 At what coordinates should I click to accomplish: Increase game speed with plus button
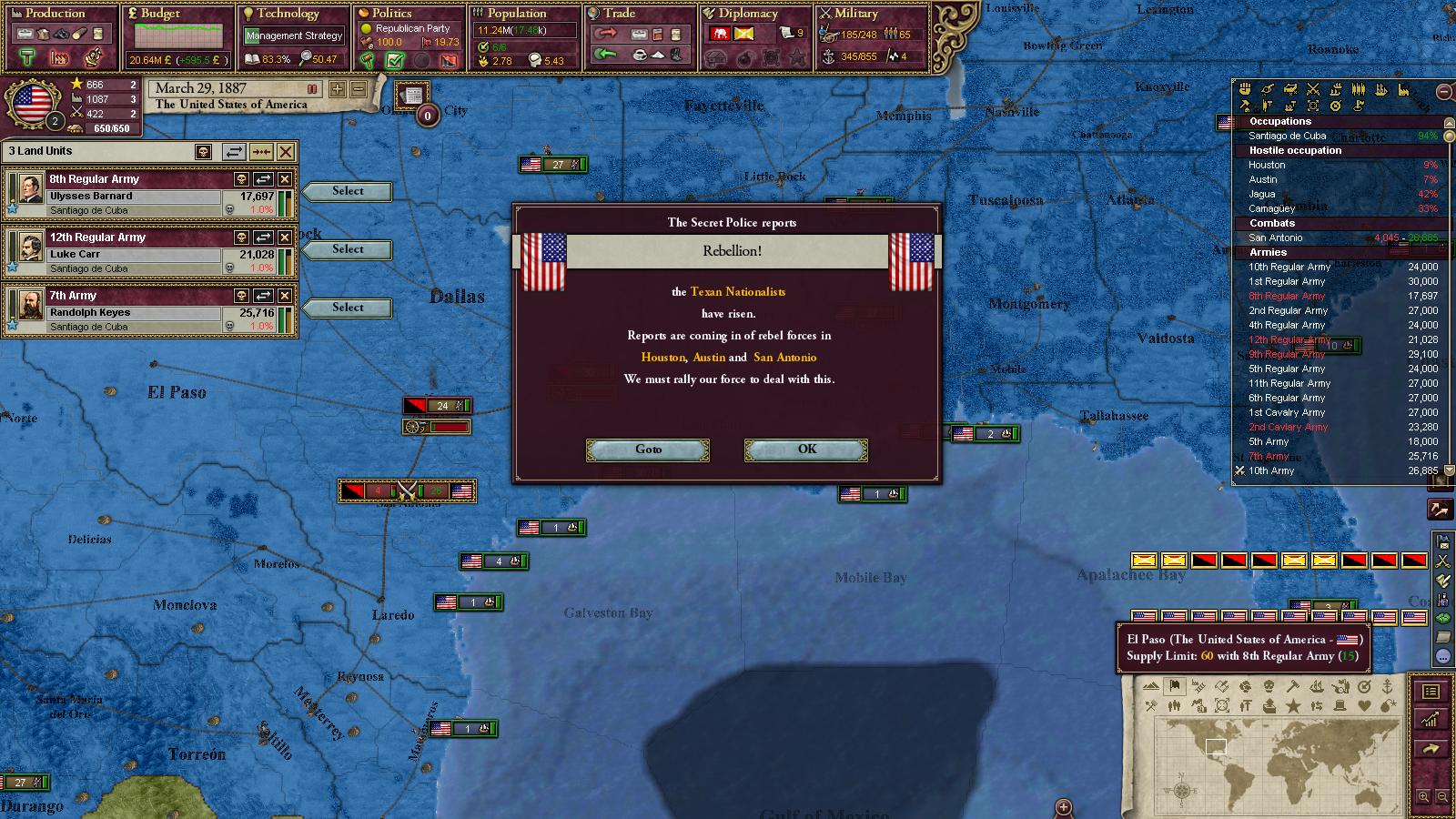tap(338, 89)
